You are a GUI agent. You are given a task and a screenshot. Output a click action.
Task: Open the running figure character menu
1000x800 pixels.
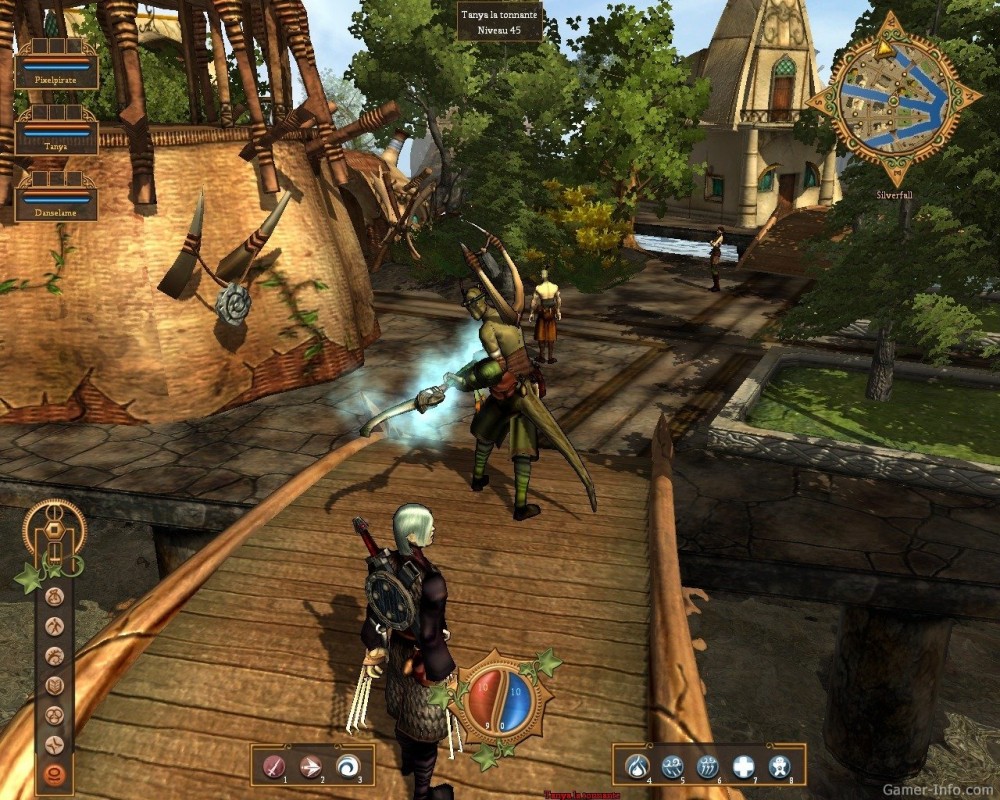pyautogui.click(x=55, y=626)
